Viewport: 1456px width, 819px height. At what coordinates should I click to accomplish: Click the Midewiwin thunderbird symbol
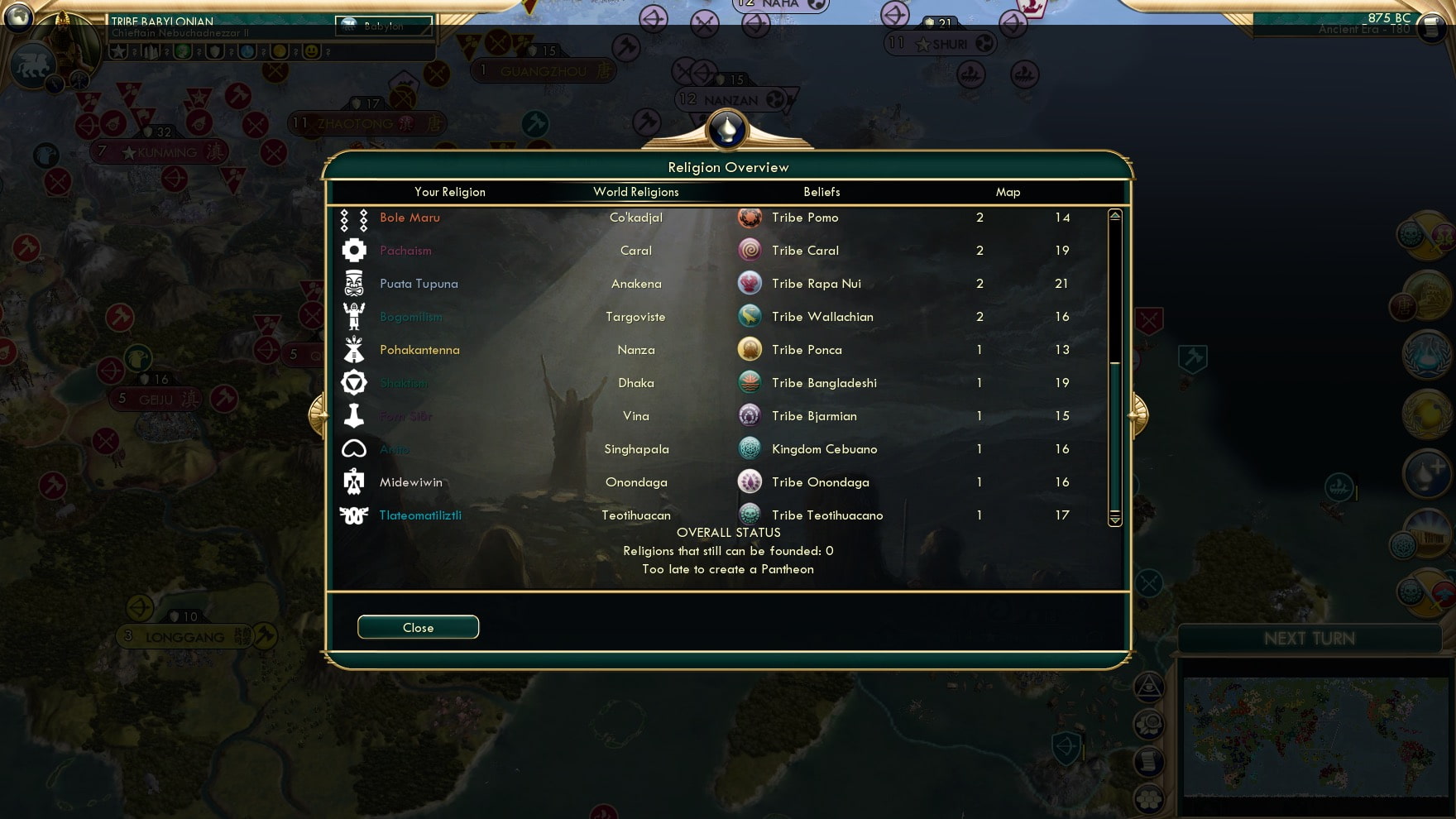[354, 481]
